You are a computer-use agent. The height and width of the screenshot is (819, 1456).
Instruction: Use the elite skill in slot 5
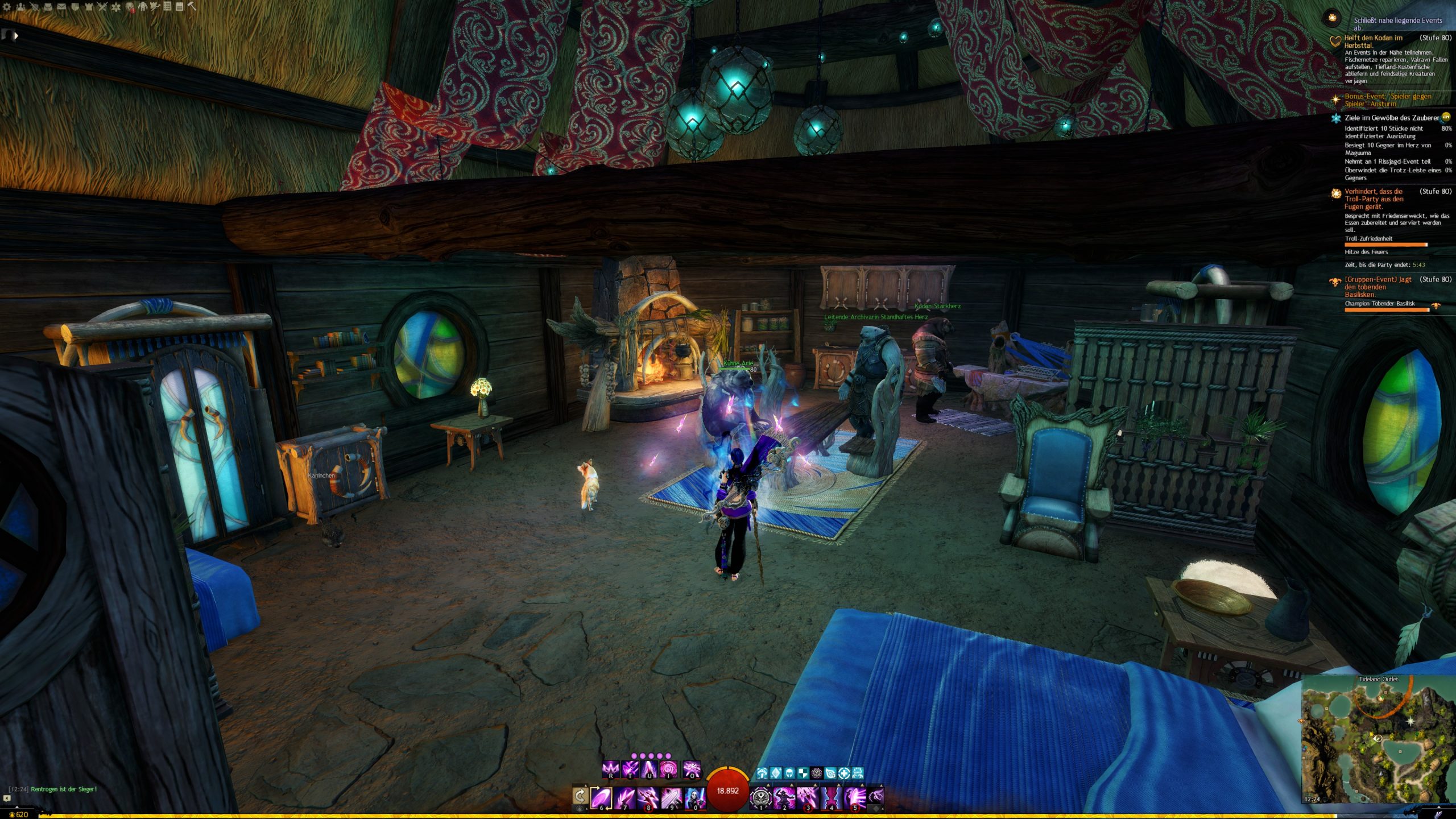[855, 797]
